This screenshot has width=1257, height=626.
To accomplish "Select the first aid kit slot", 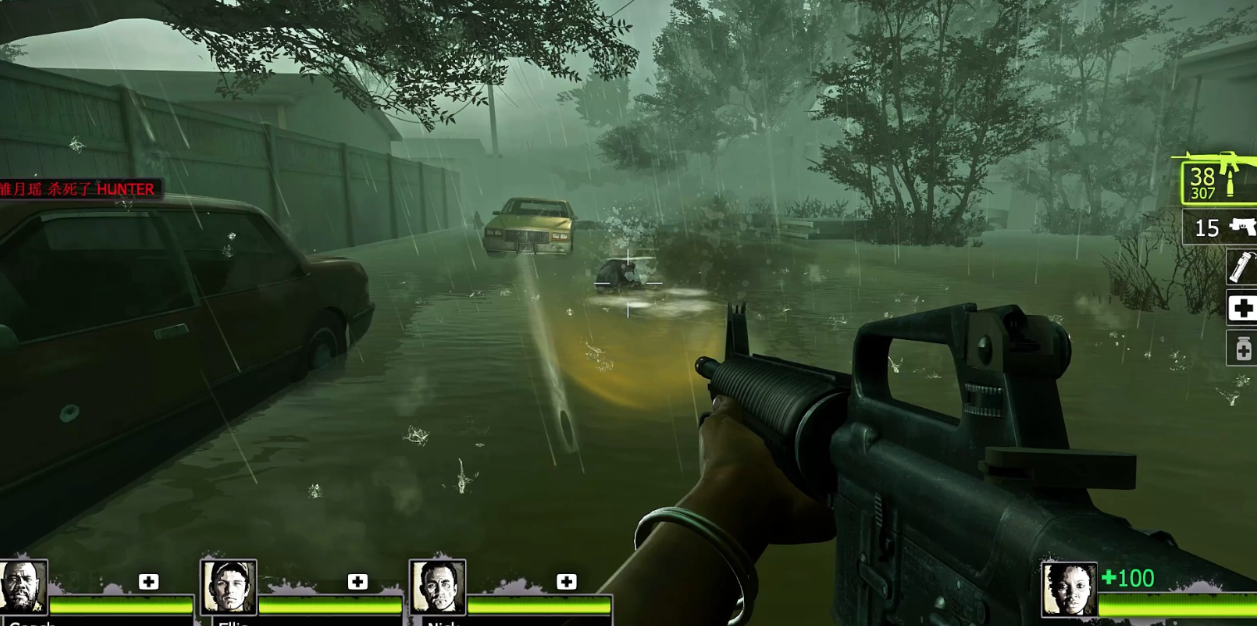I will (x=1242, y=308).
